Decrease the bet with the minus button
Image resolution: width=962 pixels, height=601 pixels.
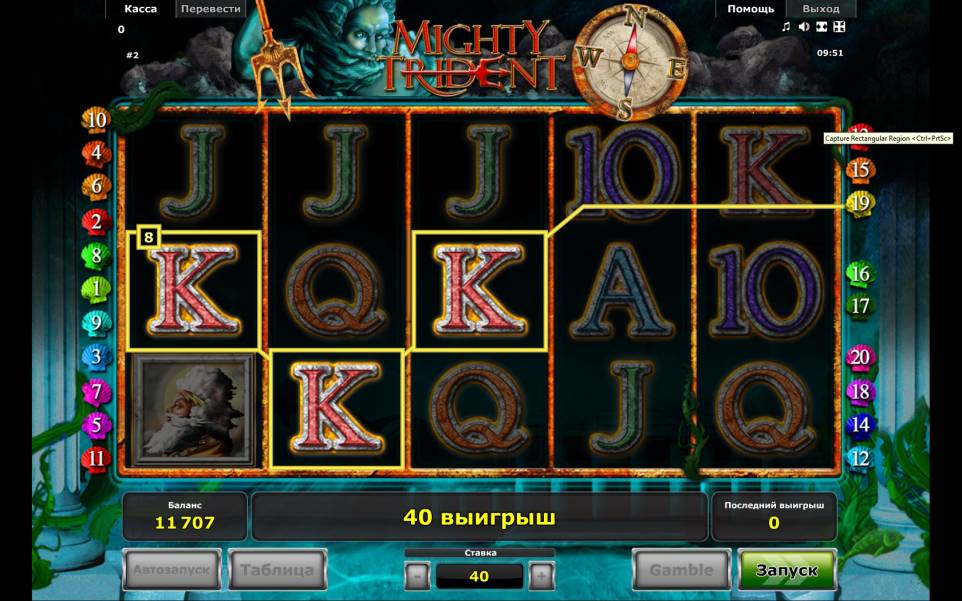(x=418, y=576)
